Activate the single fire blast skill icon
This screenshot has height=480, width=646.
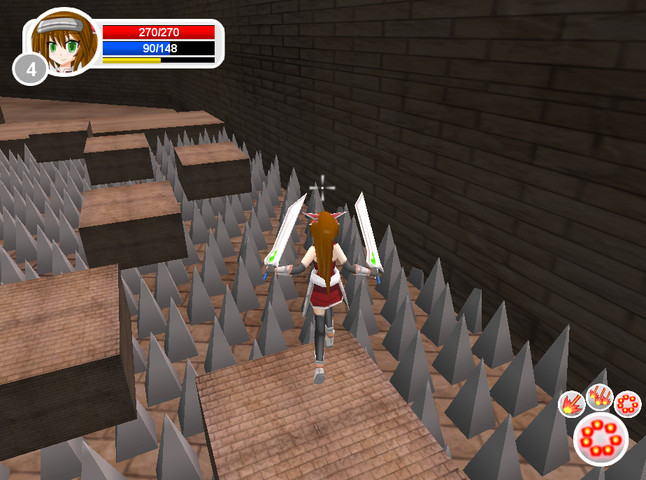pos(571,404)
